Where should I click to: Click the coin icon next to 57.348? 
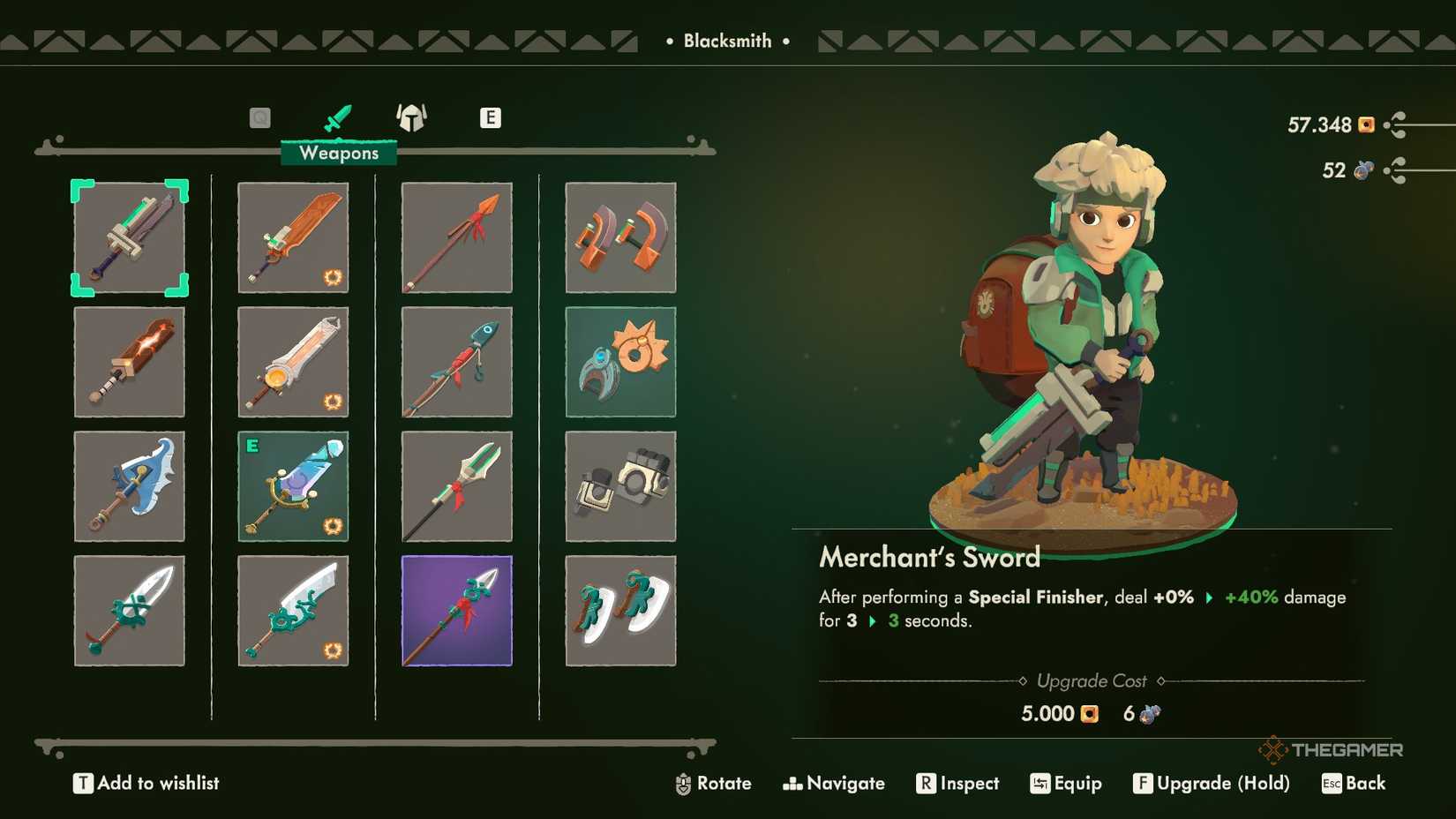[x=1366, y=125]
